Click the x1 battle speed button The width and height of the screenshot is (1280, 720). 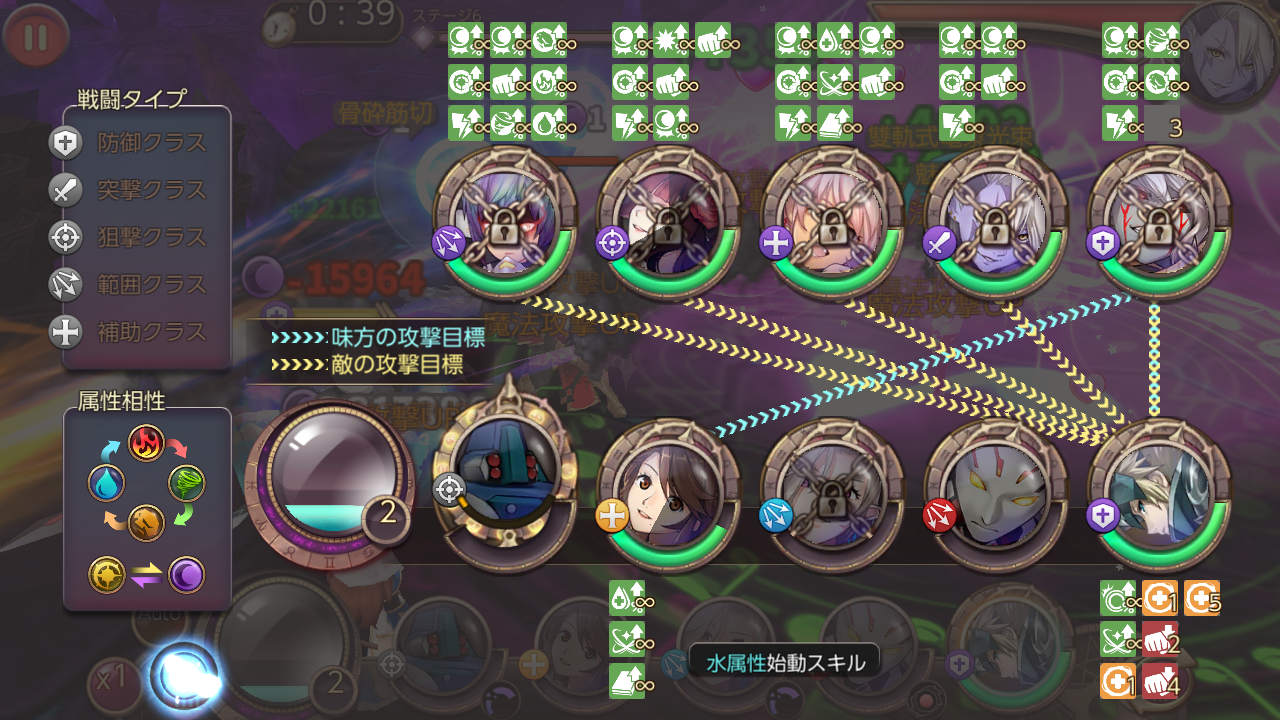point(110,680)
